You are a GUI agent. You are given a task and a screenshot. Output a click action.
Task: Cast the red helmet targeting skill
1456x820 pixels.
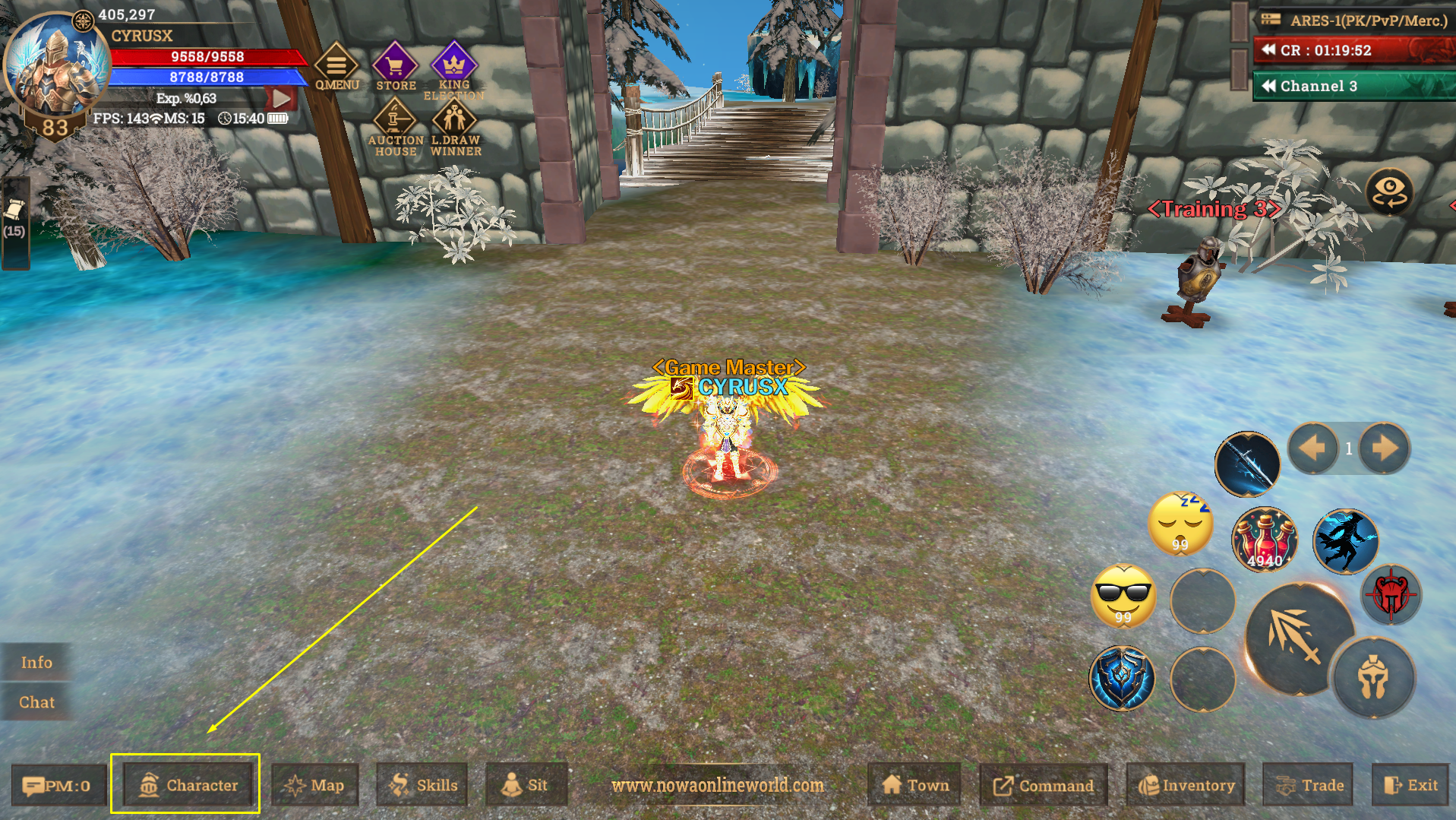coord(1392,595)
